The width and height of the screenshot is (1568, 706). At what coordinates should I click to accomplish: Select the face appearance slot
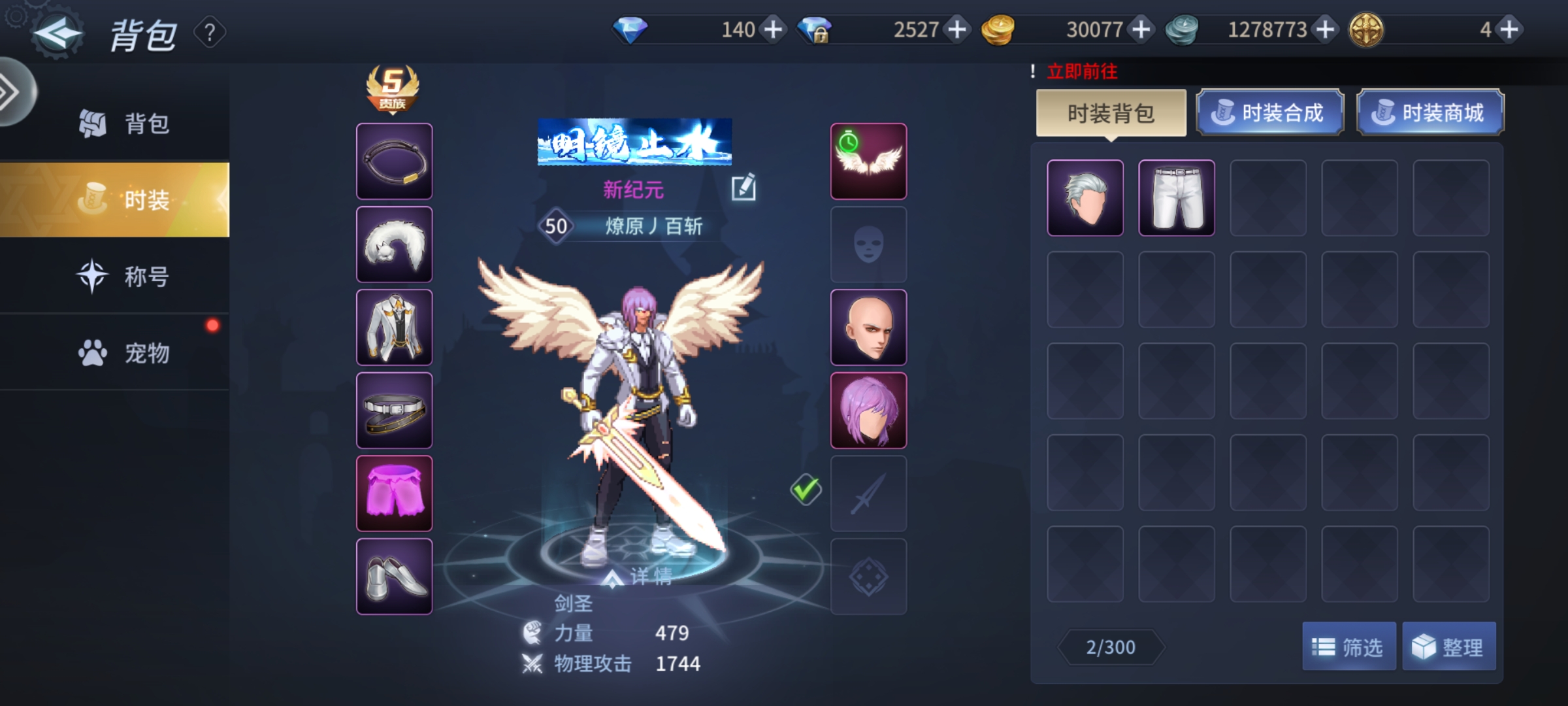(x=869, y=327)
